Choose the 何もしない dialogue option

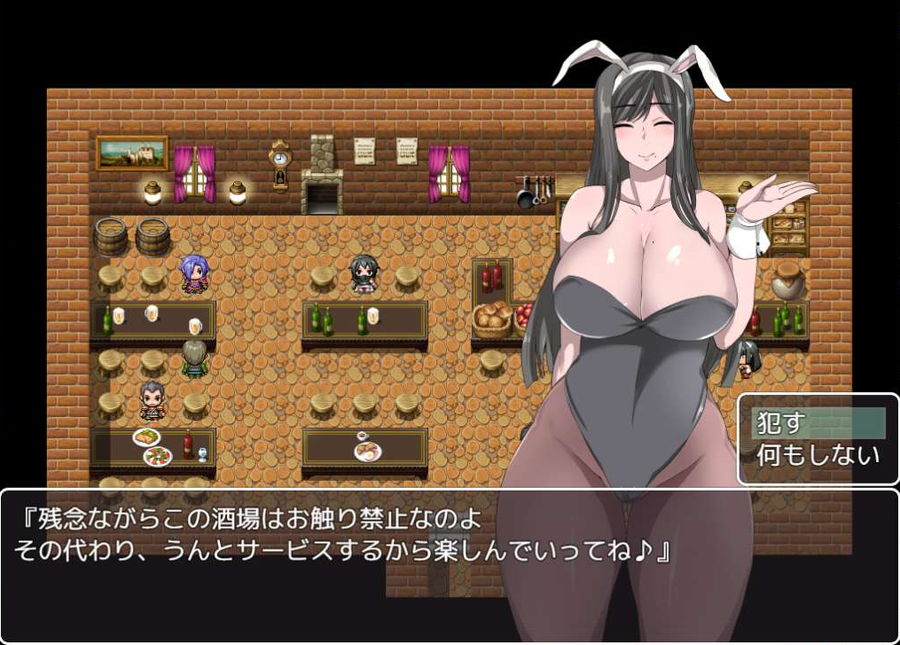817,457
